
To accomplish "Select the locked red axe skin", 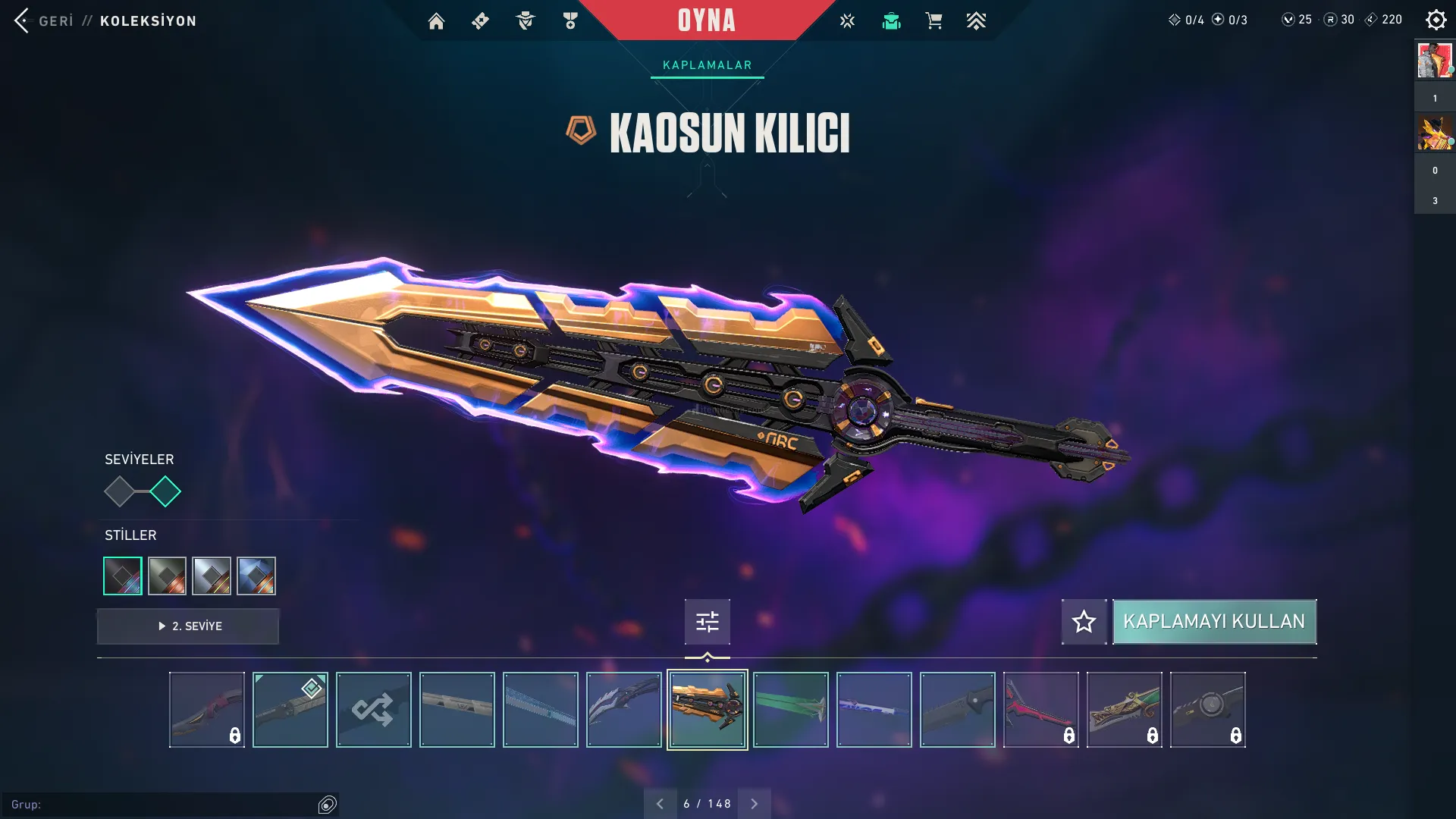I will pos(1040,710).
